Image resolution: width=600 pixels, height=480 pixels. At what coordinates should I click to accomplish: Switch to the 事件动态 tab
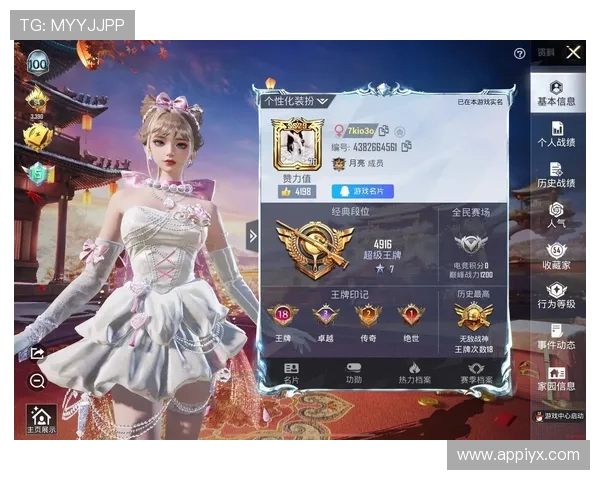(x=556, y=337)
